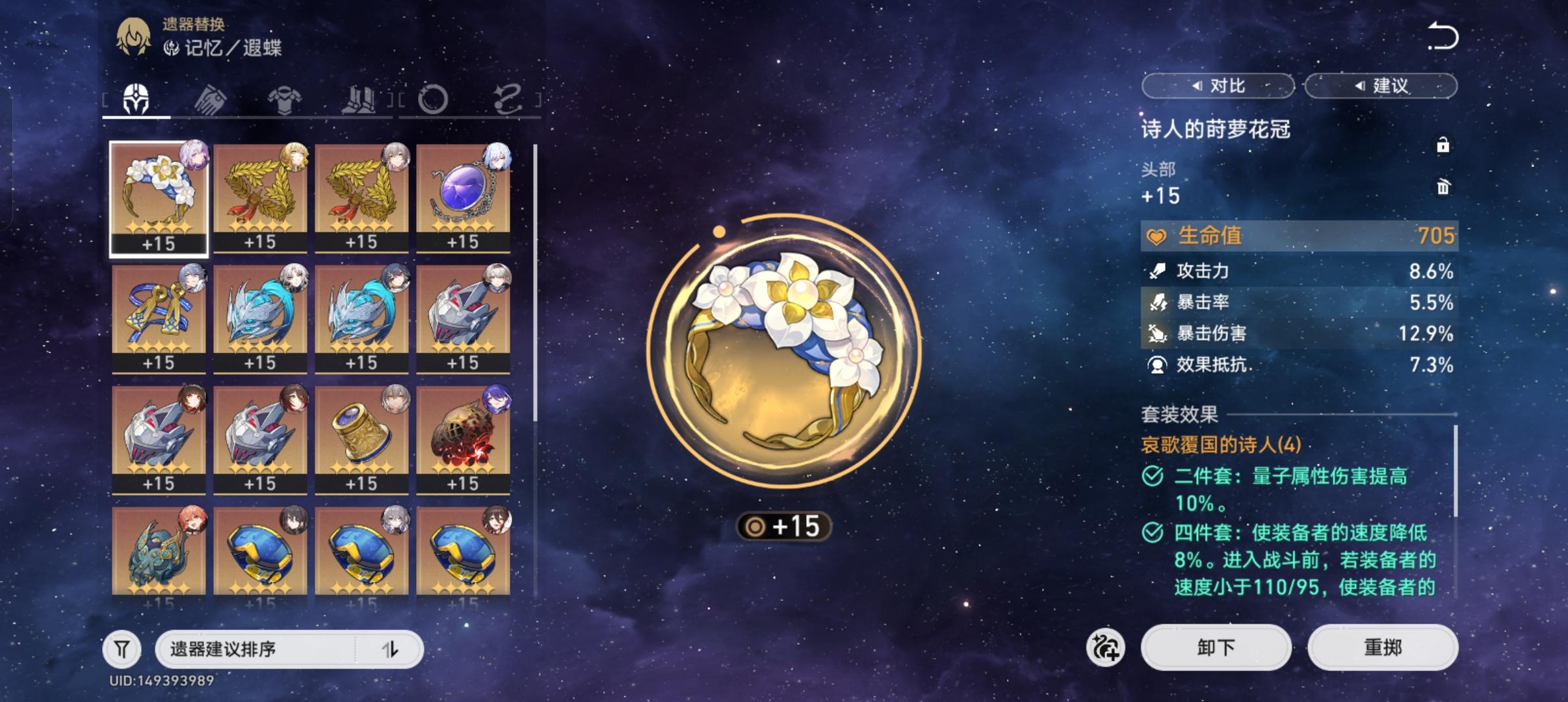Open the planar sphere slot
The height and width of the screenshot is (702, 1568).
pyautogui.click(x=434, y=97)
